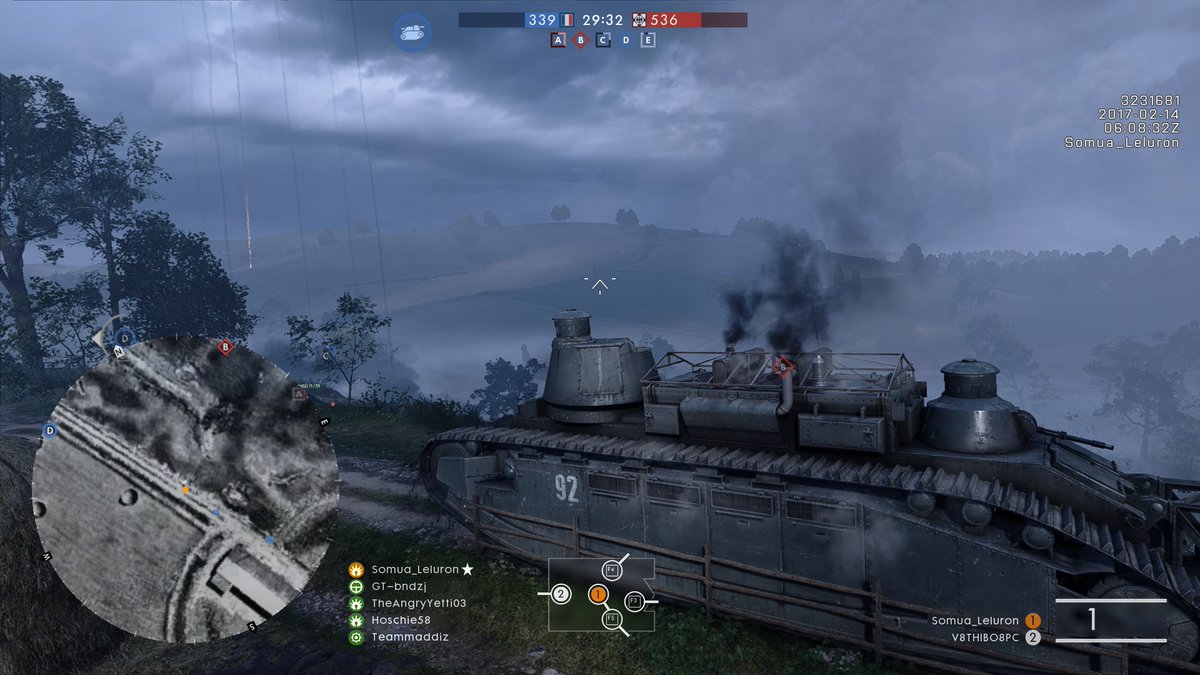Choose TheAngryYetti03 in the squad list
The image size is (1200, 675).
pos(418,603)
